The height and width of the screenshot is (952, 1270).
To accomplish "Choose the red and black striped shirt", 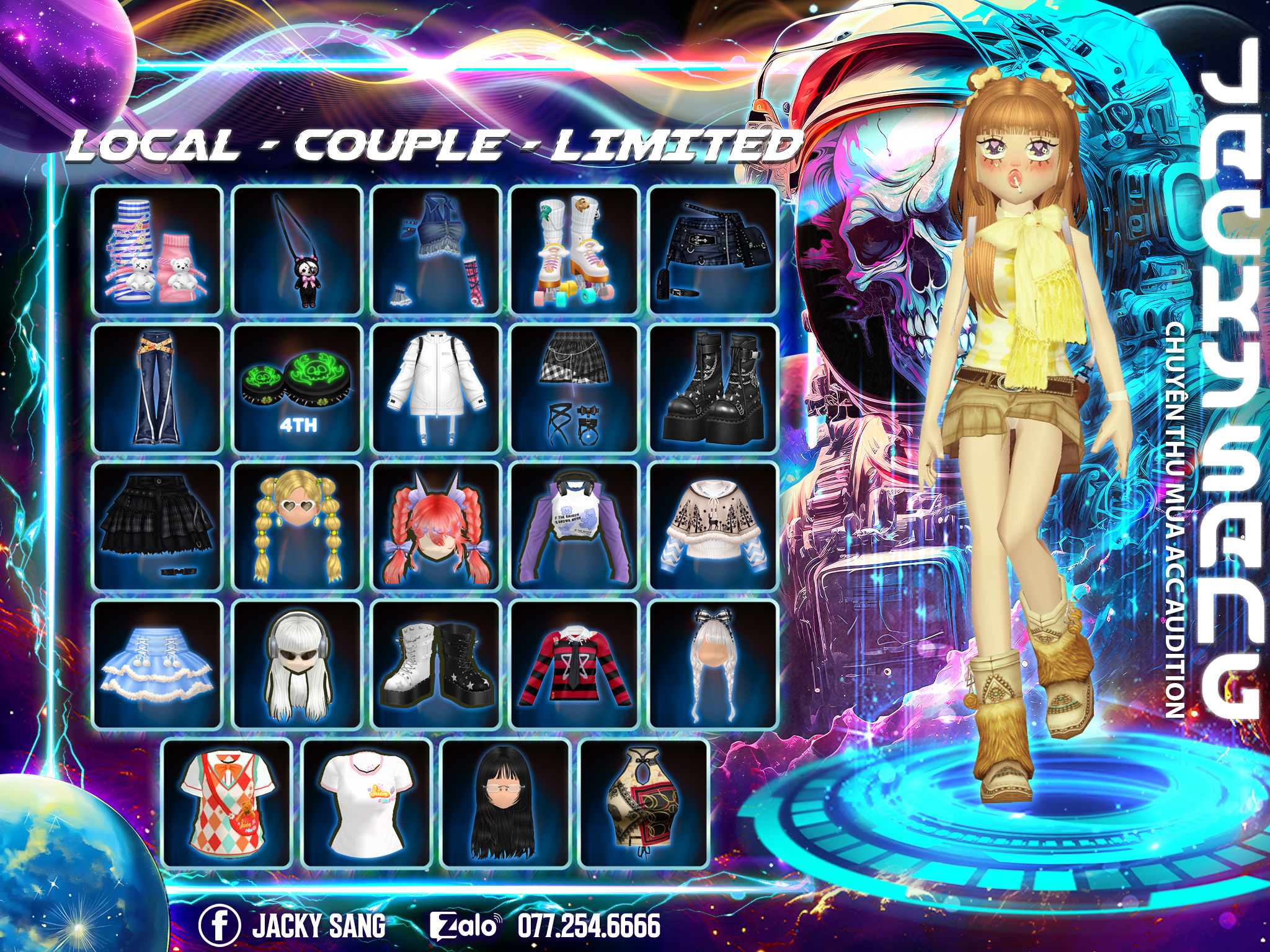I will pyautogui.click(x=574, y=665).
